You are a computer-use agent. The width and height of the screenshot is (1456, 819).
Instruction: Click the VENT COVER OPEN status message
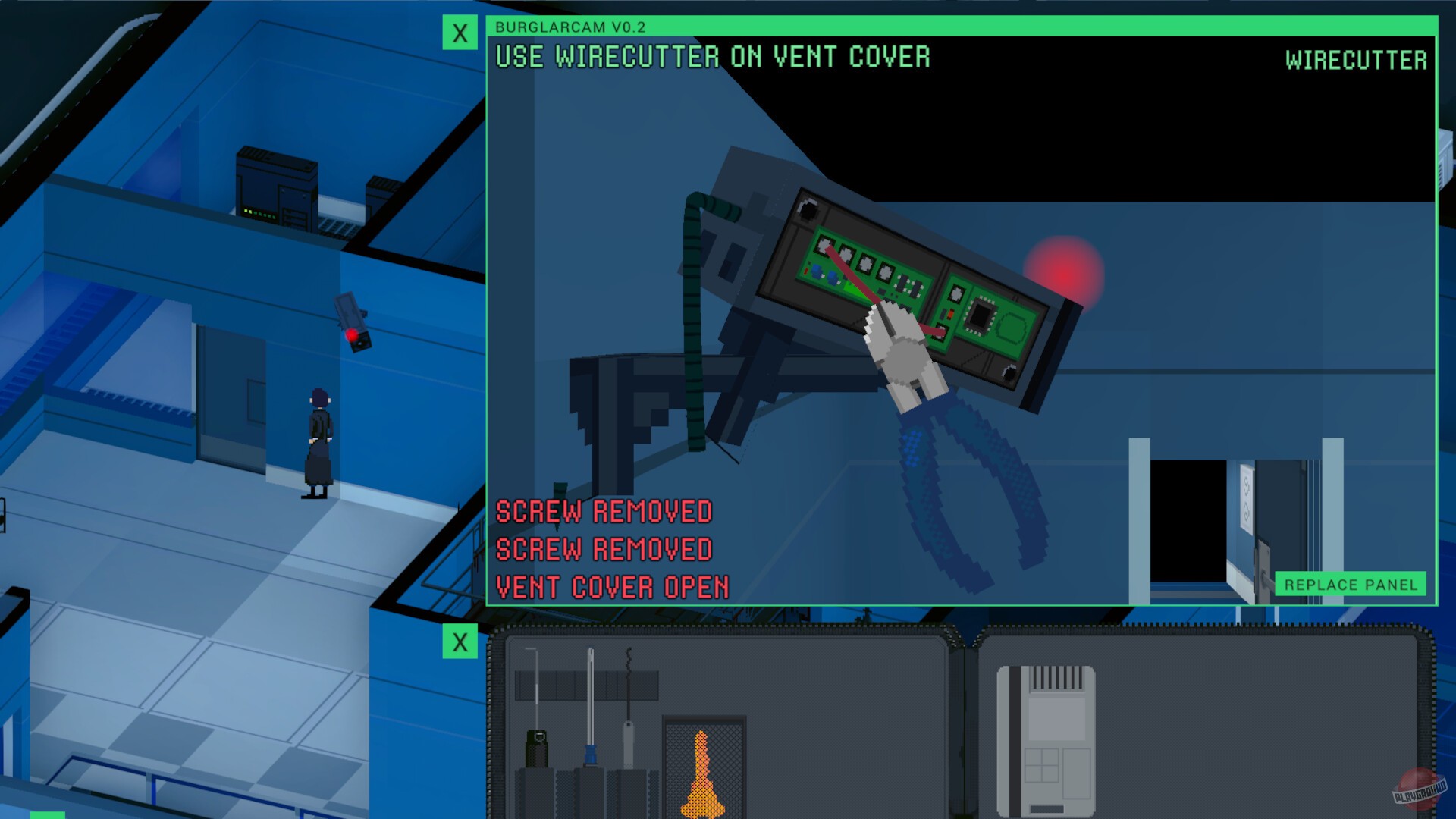point(610,588)
